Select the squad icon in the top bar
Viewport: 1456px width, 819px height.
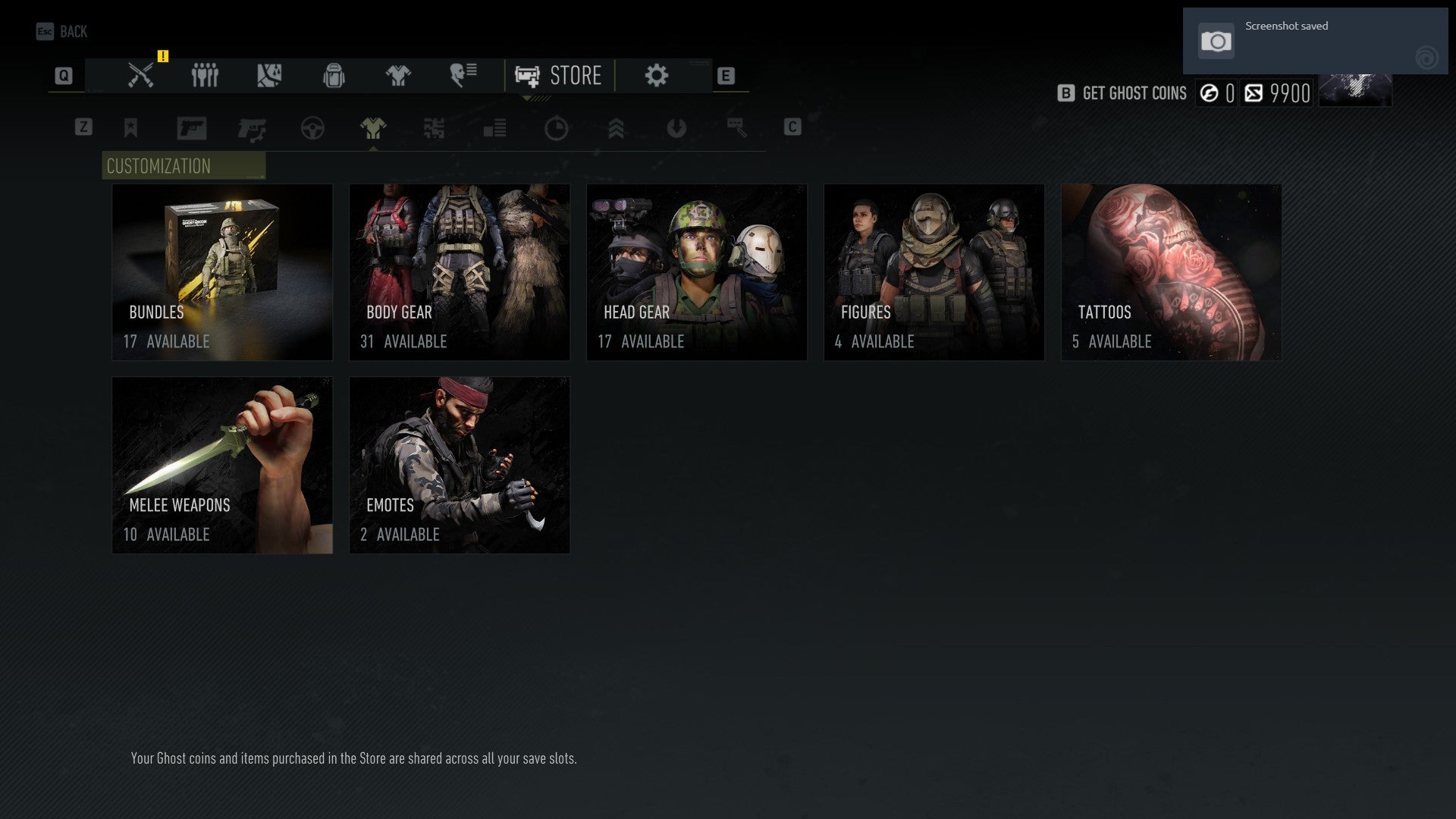pos(204,75)
